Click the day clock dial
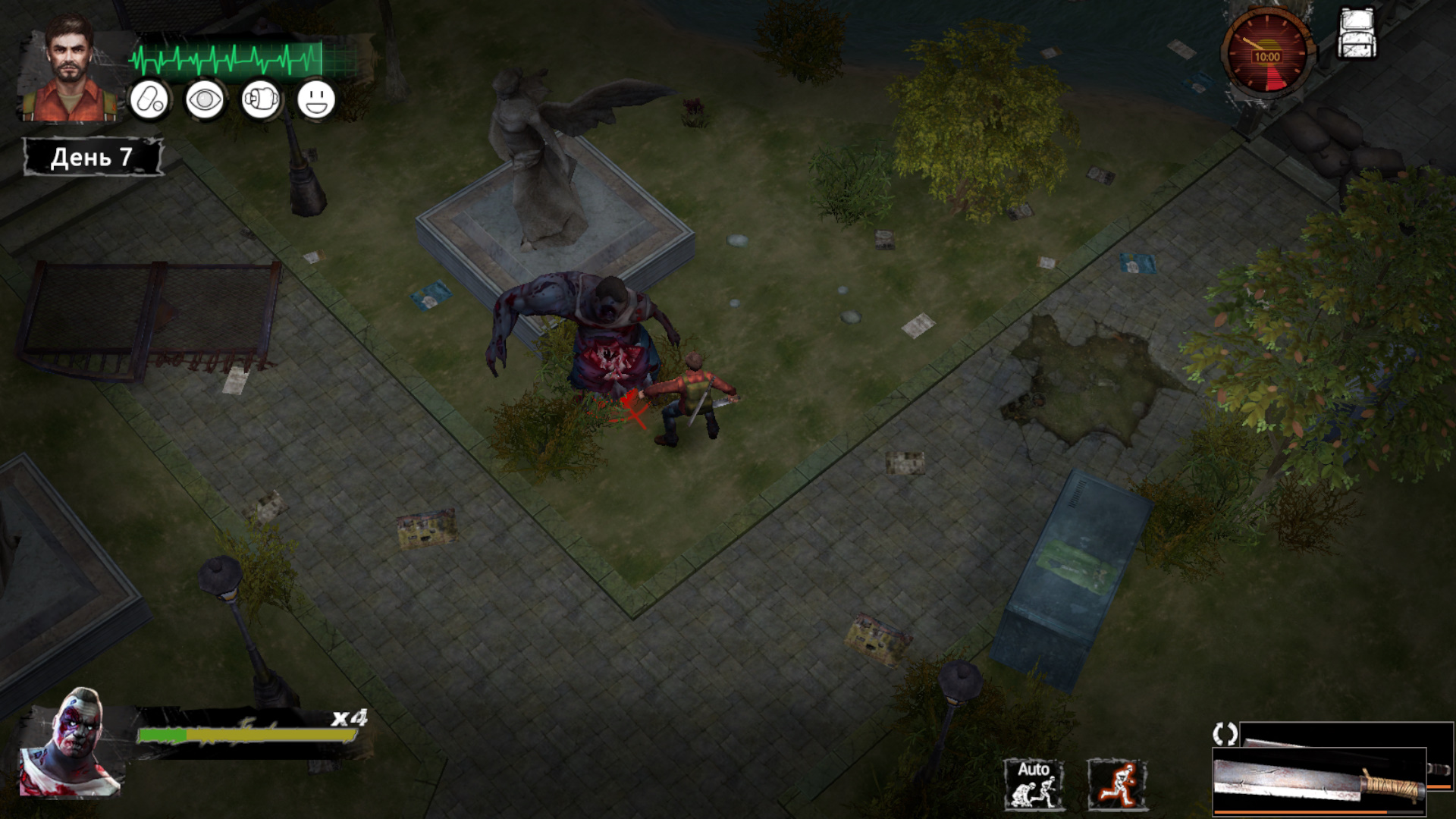 (1266, 55)
